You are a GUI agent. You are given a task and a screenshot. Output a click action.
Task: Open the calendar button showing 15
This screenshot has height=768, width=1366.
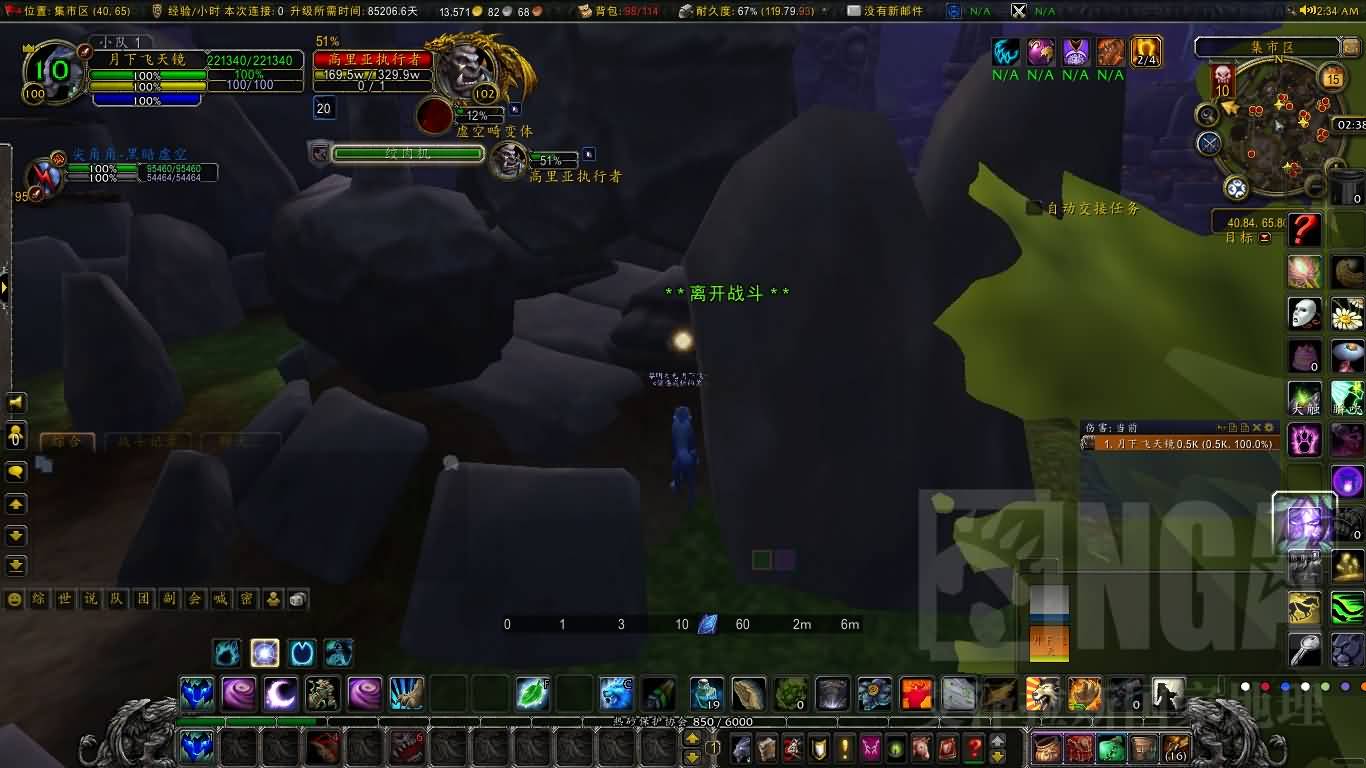(1332, 78)
